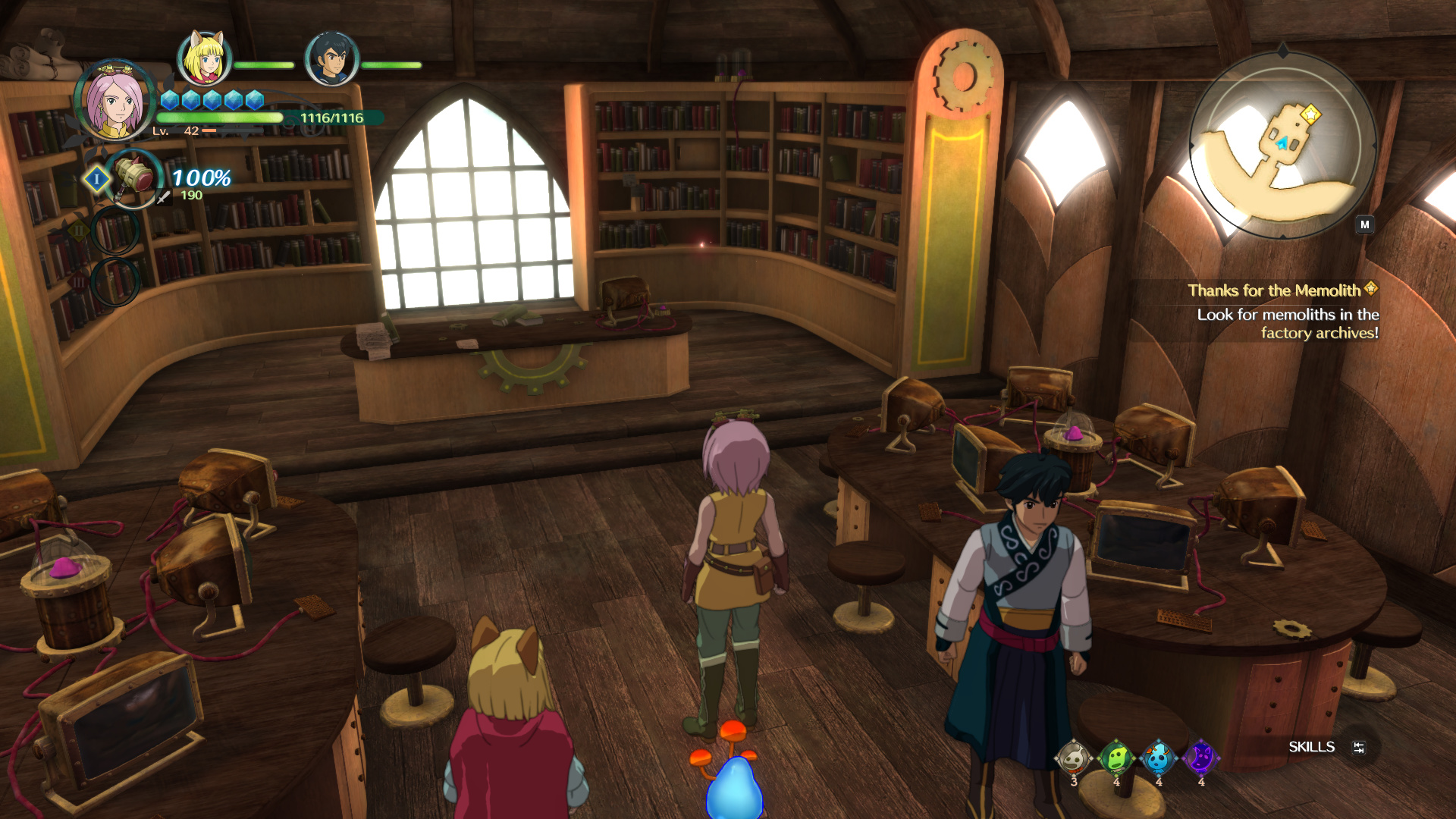Switch to the dark-haired boy portrait
Image resolution: width=1456 pixels, height=819 pixels.
(331, 58)
